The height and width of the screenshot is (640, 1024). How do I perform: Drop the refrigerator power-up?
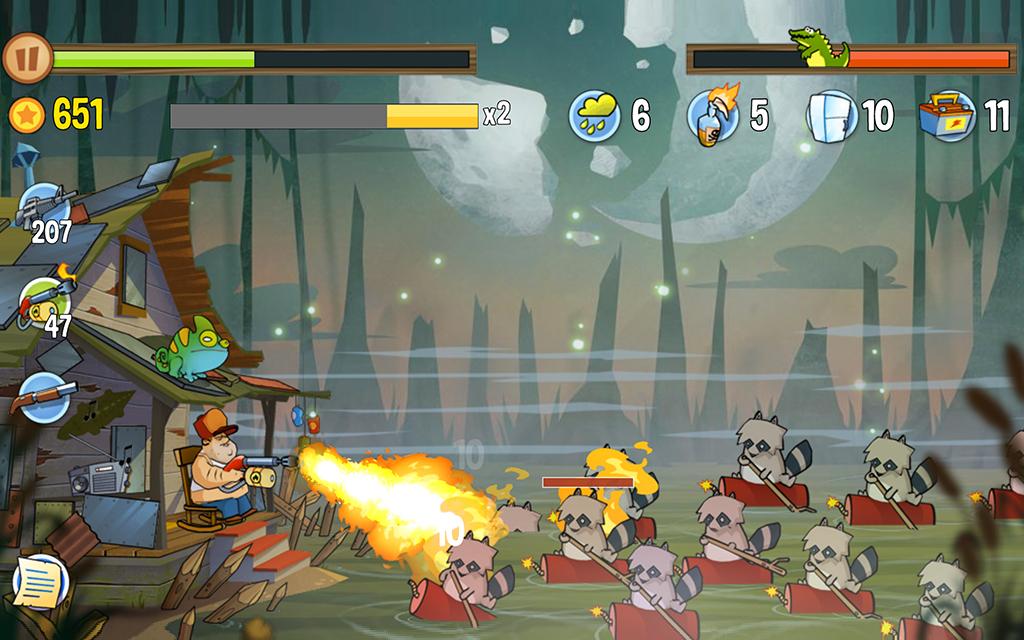click(831, 115)
